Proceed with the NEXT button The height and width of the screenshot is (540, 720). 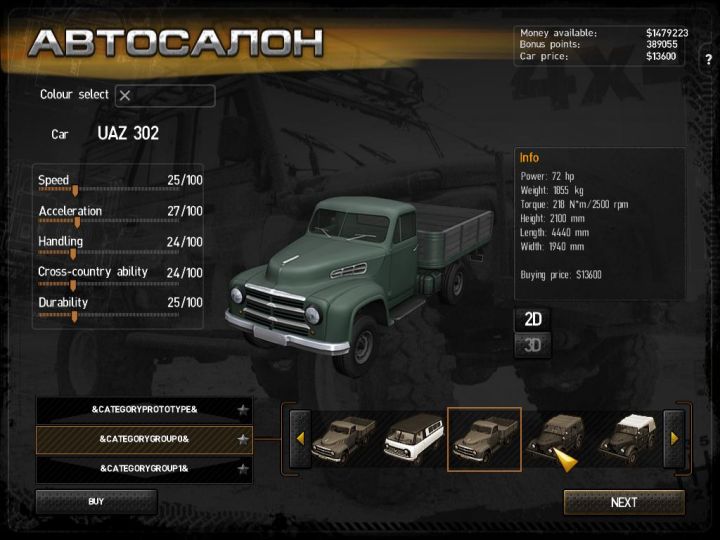click(x=624, y=502)
